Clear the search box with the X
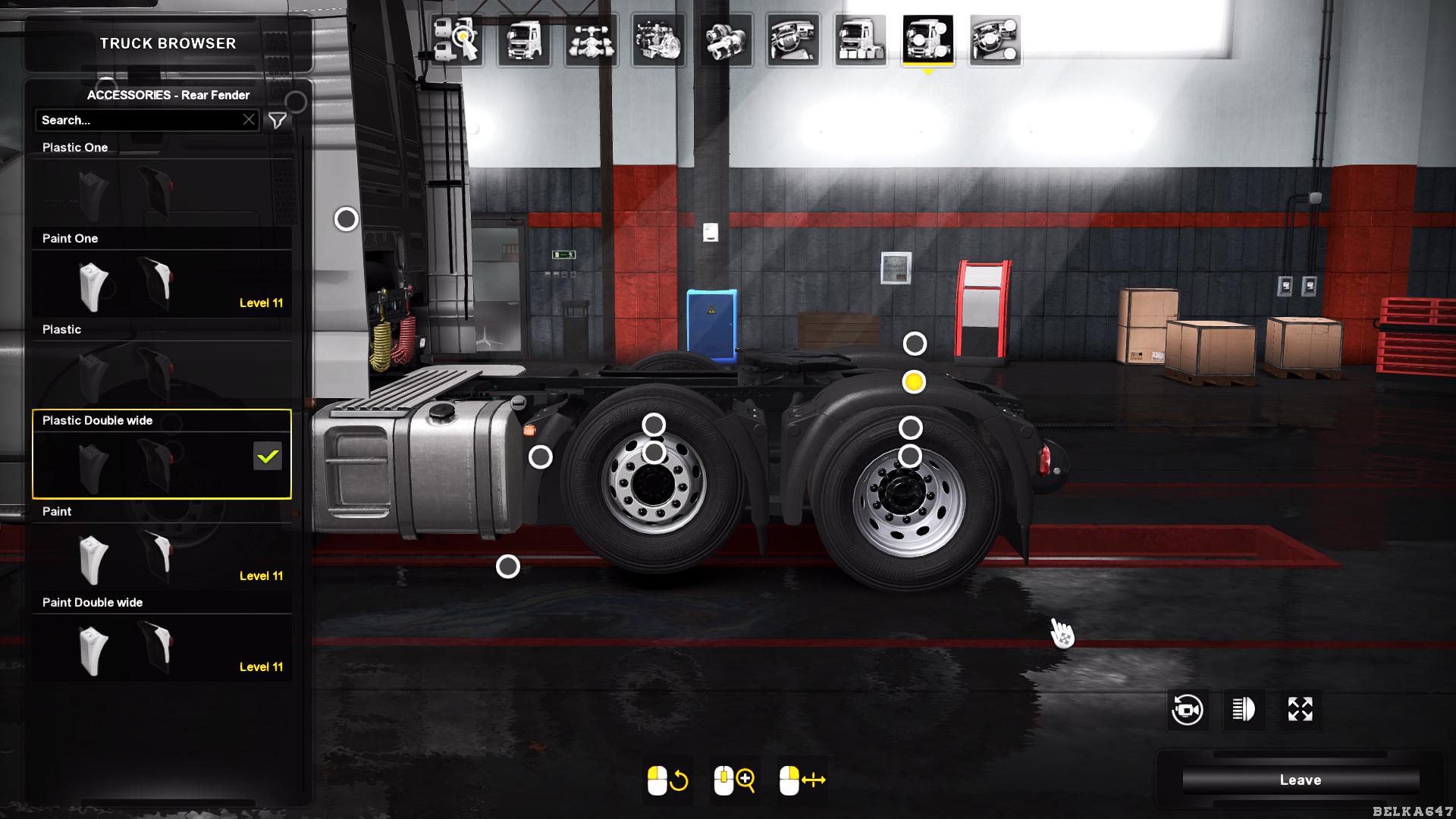The width and height of the screenshot is (1456, 819). coord(249,120)
